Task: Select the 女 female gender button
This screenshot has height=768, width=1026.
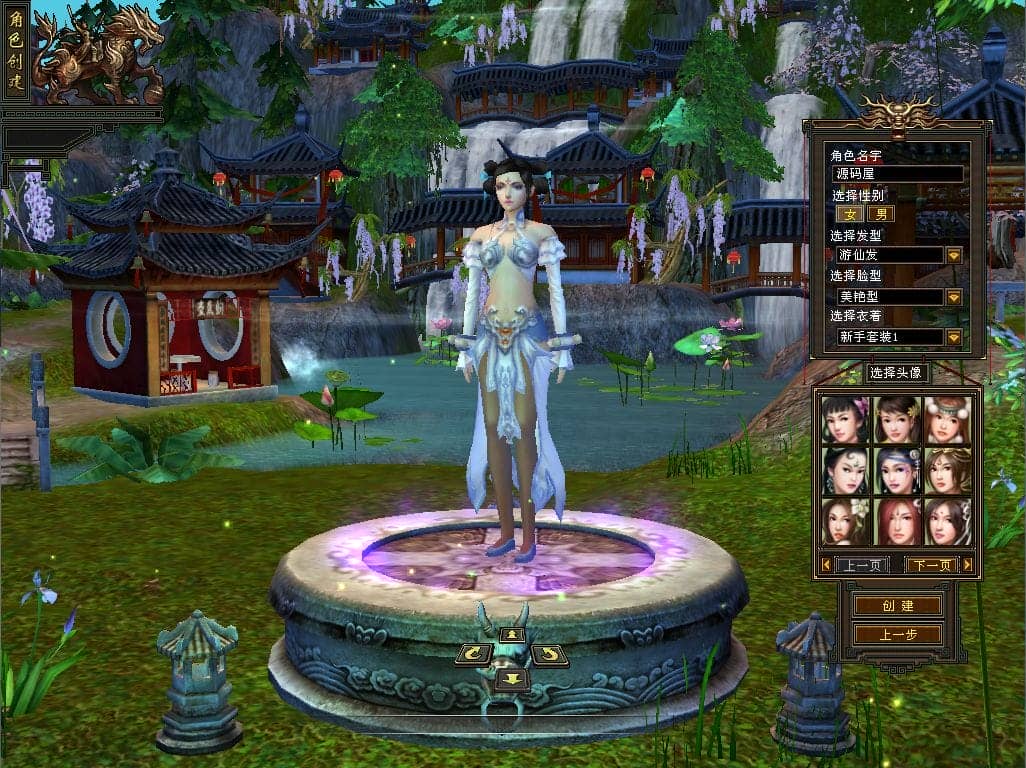Action: pyautogui.click(x=852, y=213)
